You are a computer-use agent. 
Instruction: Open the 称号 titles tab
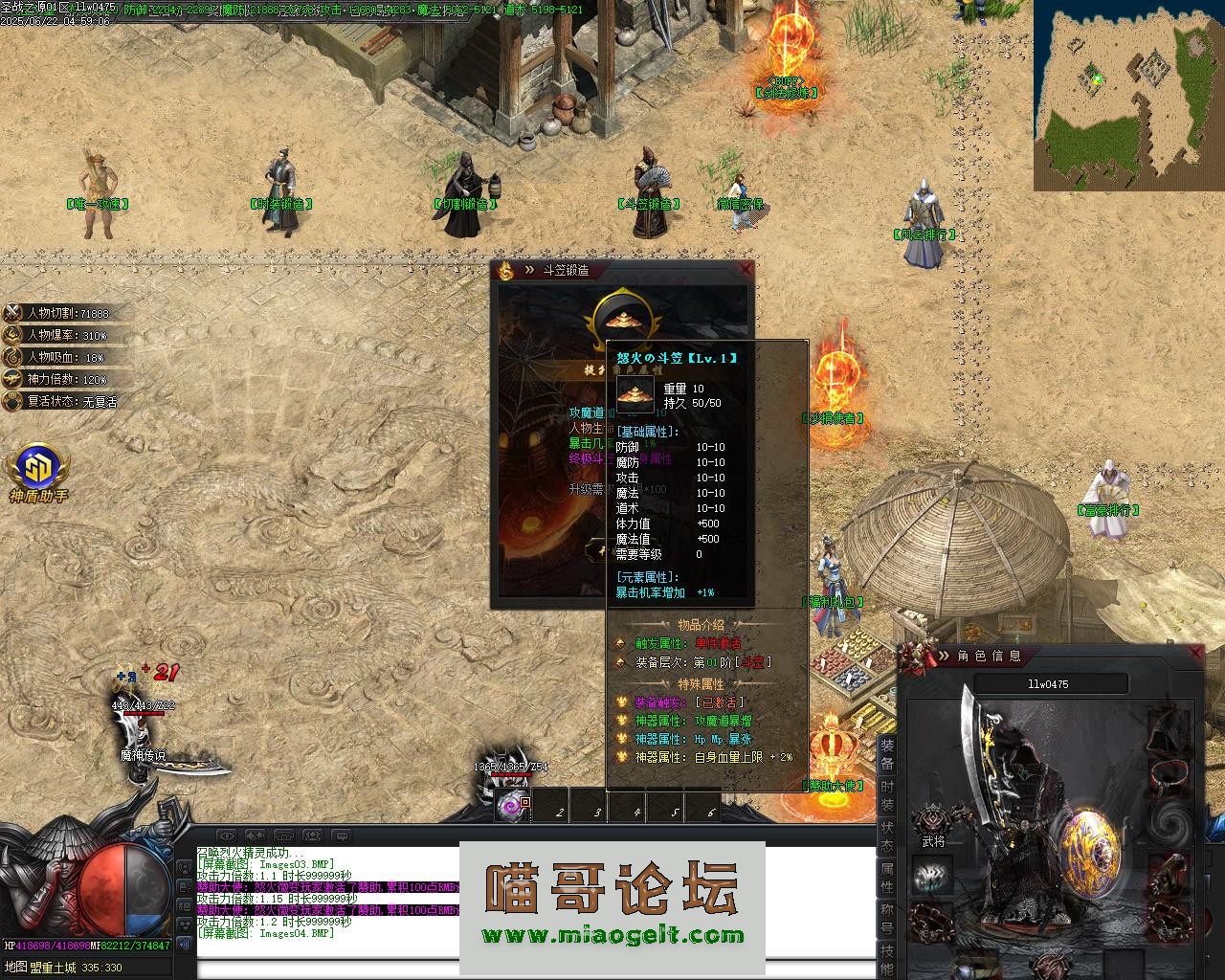coord(887,919)
